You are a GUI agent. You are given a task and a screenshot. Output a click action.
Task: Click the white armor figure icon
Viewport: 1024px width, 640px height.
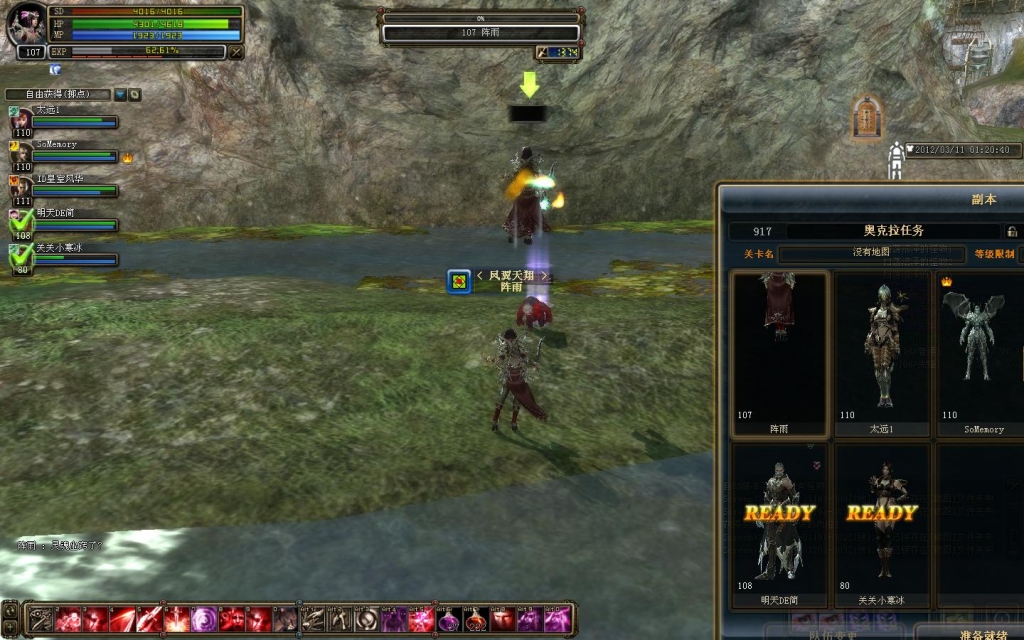tap(896, 160)
